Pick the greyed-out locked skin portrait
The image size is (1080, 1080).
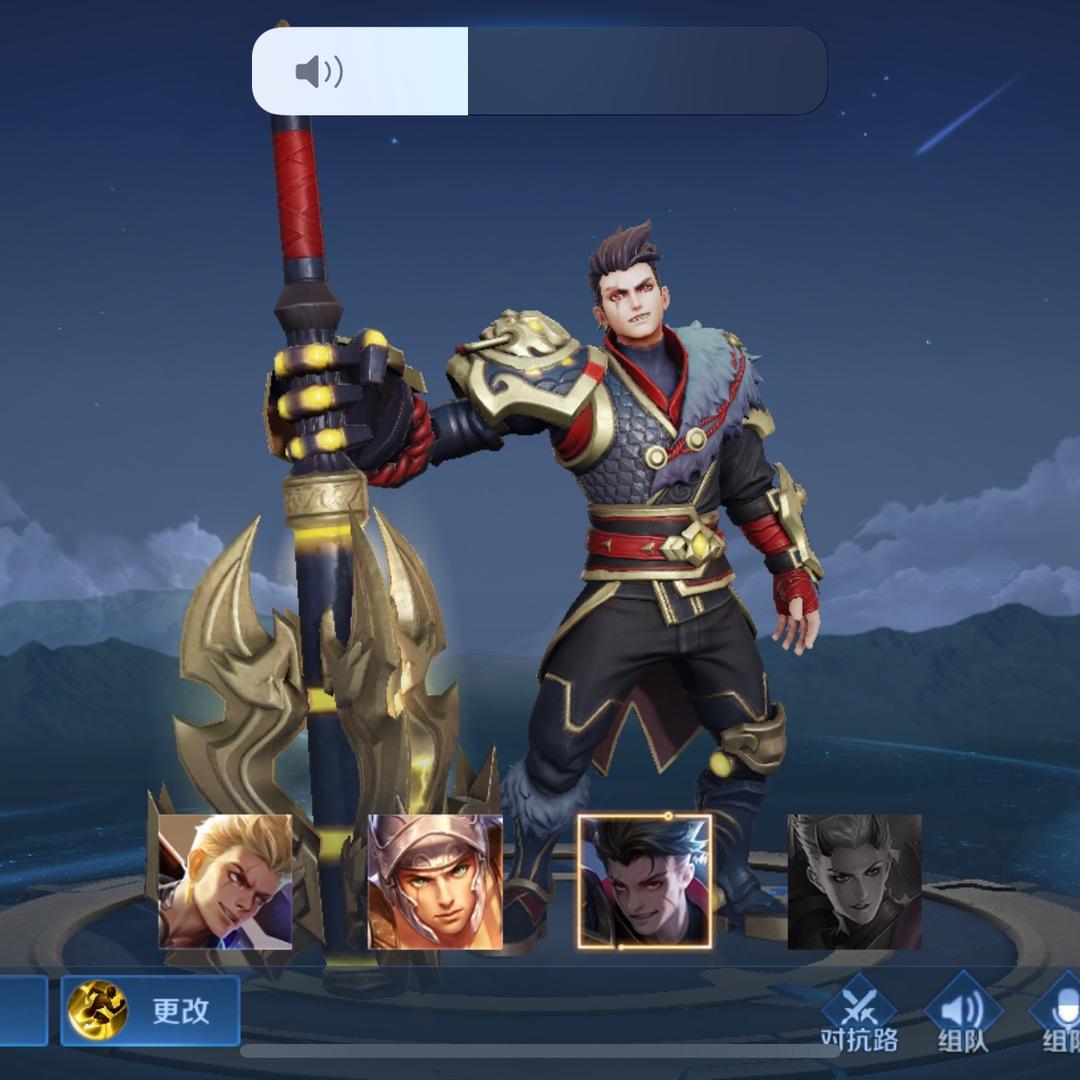click(854, 881)
